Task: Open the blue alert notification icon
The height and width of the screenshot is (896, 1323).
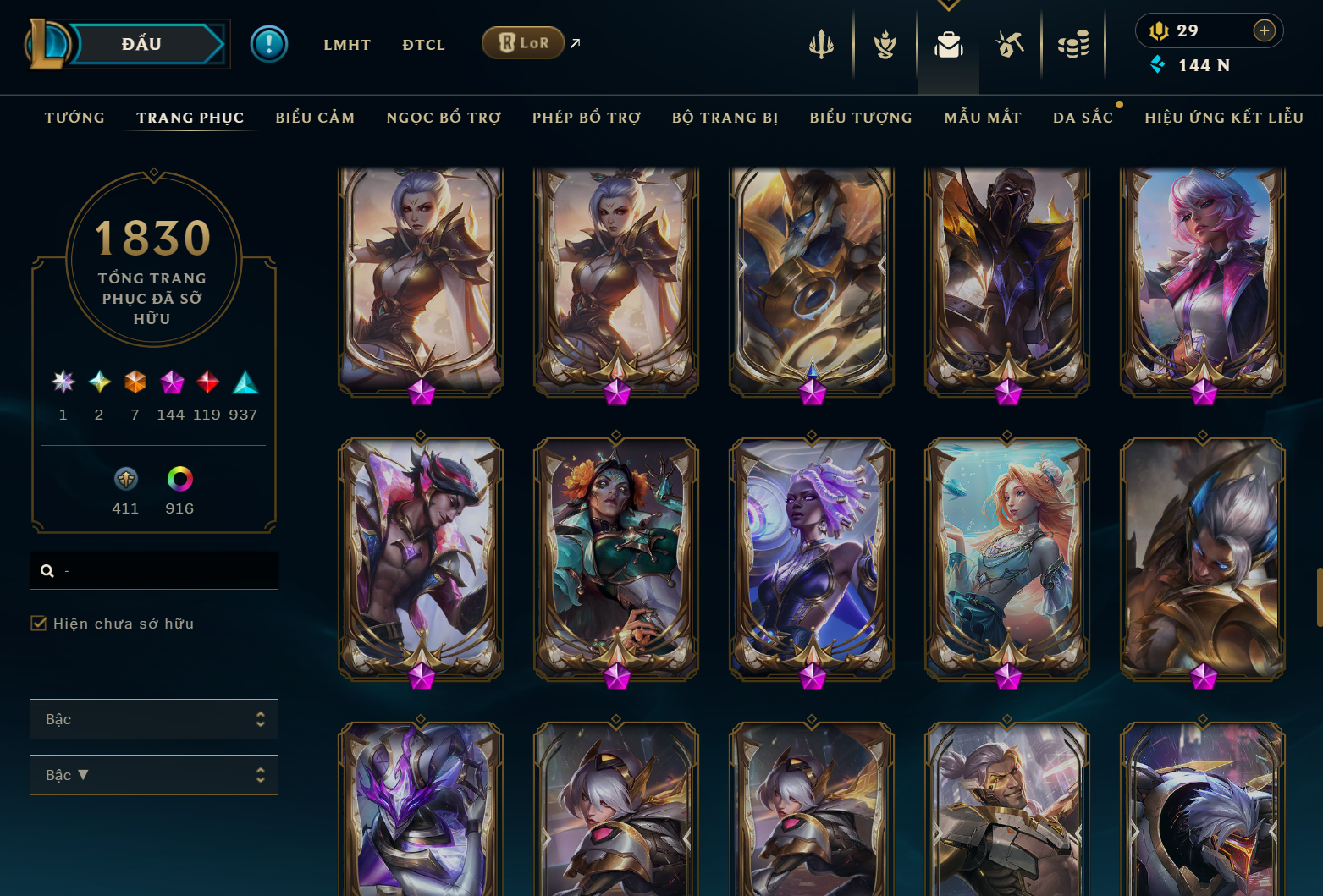Action: [x=269, y=43]
